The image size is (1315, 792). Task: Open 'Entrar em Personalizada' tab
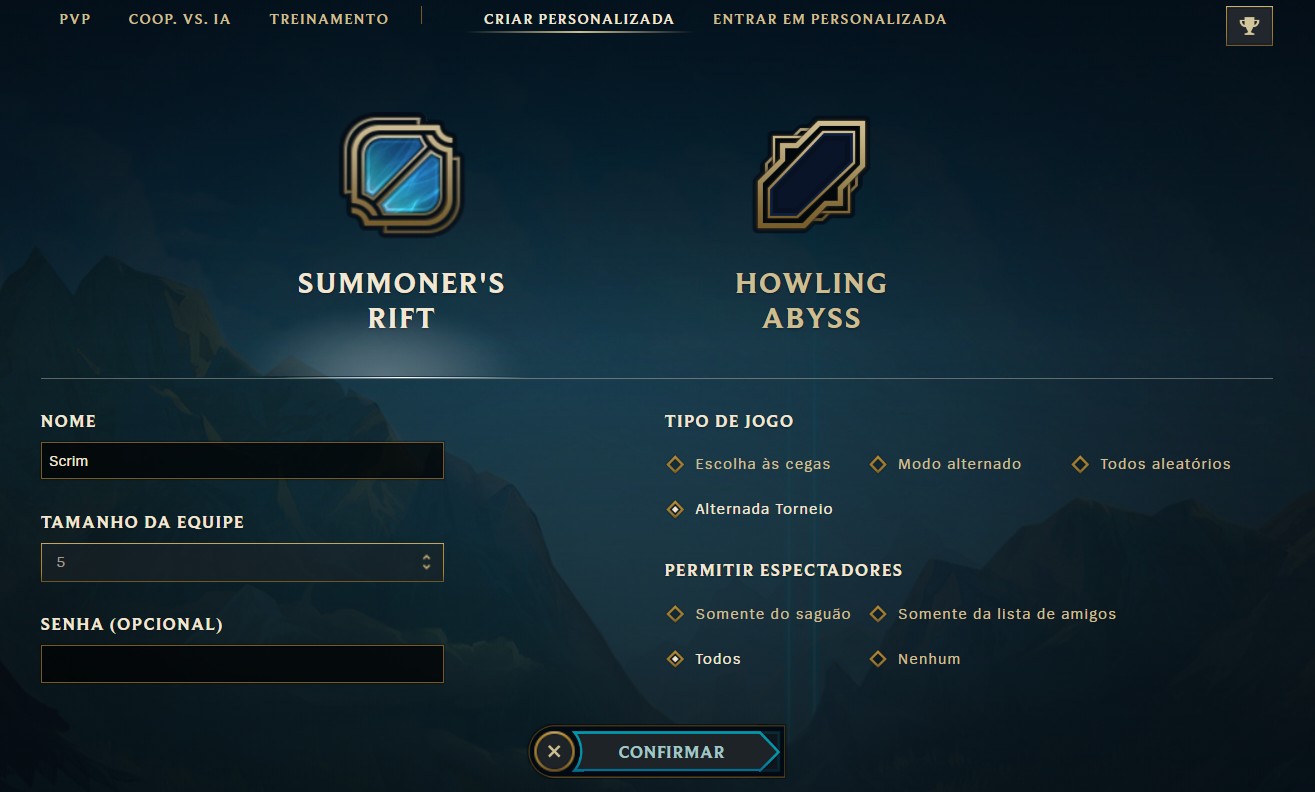tap(830, 18)
